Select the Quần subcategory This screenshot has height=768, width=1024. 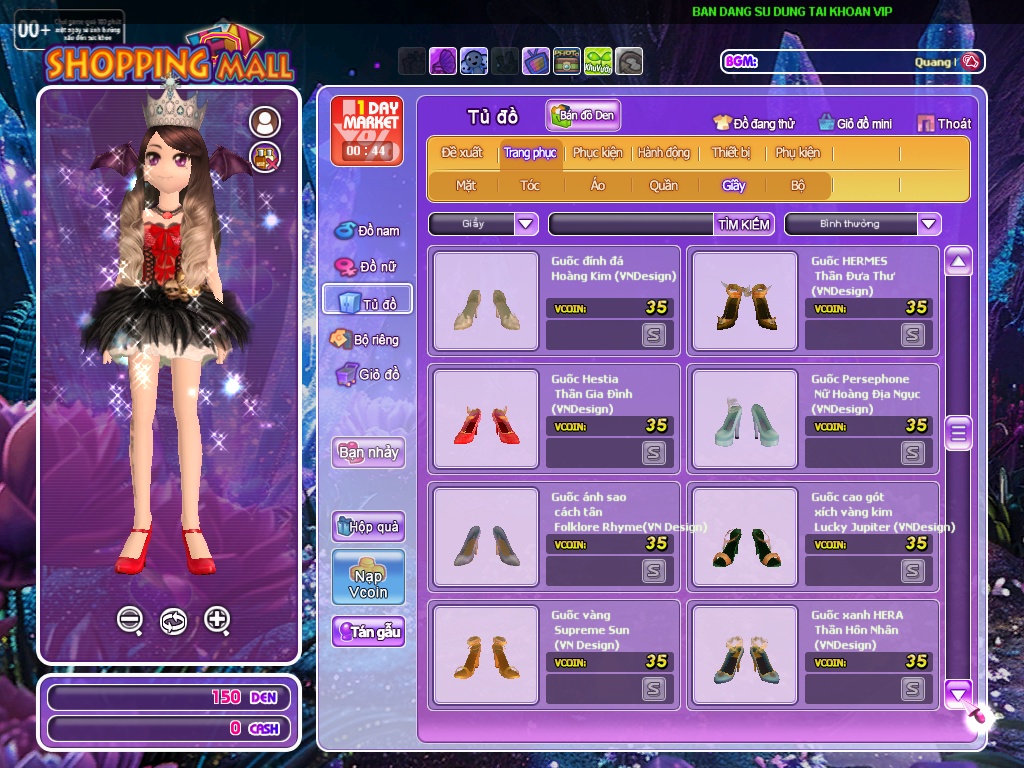click(x=663, y=185)
